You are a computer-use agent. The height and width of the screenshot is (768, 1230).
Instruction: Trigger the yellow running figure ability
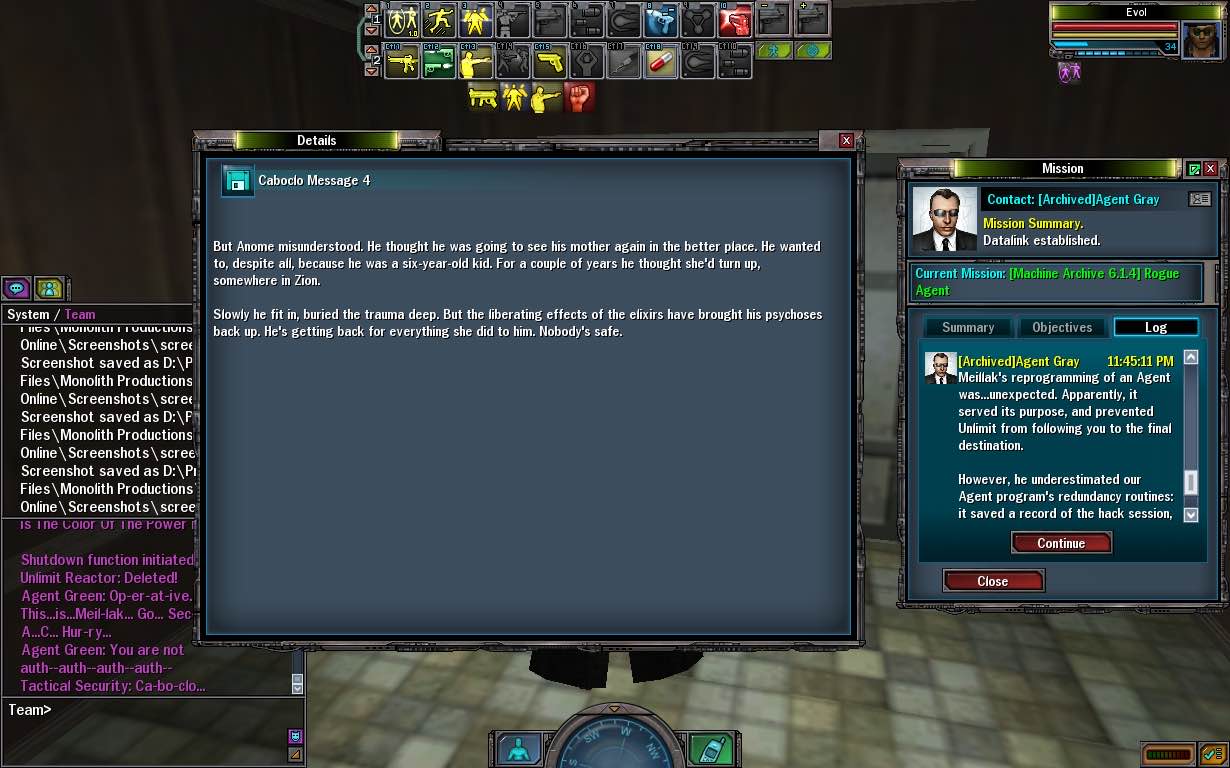pos(439,19)
